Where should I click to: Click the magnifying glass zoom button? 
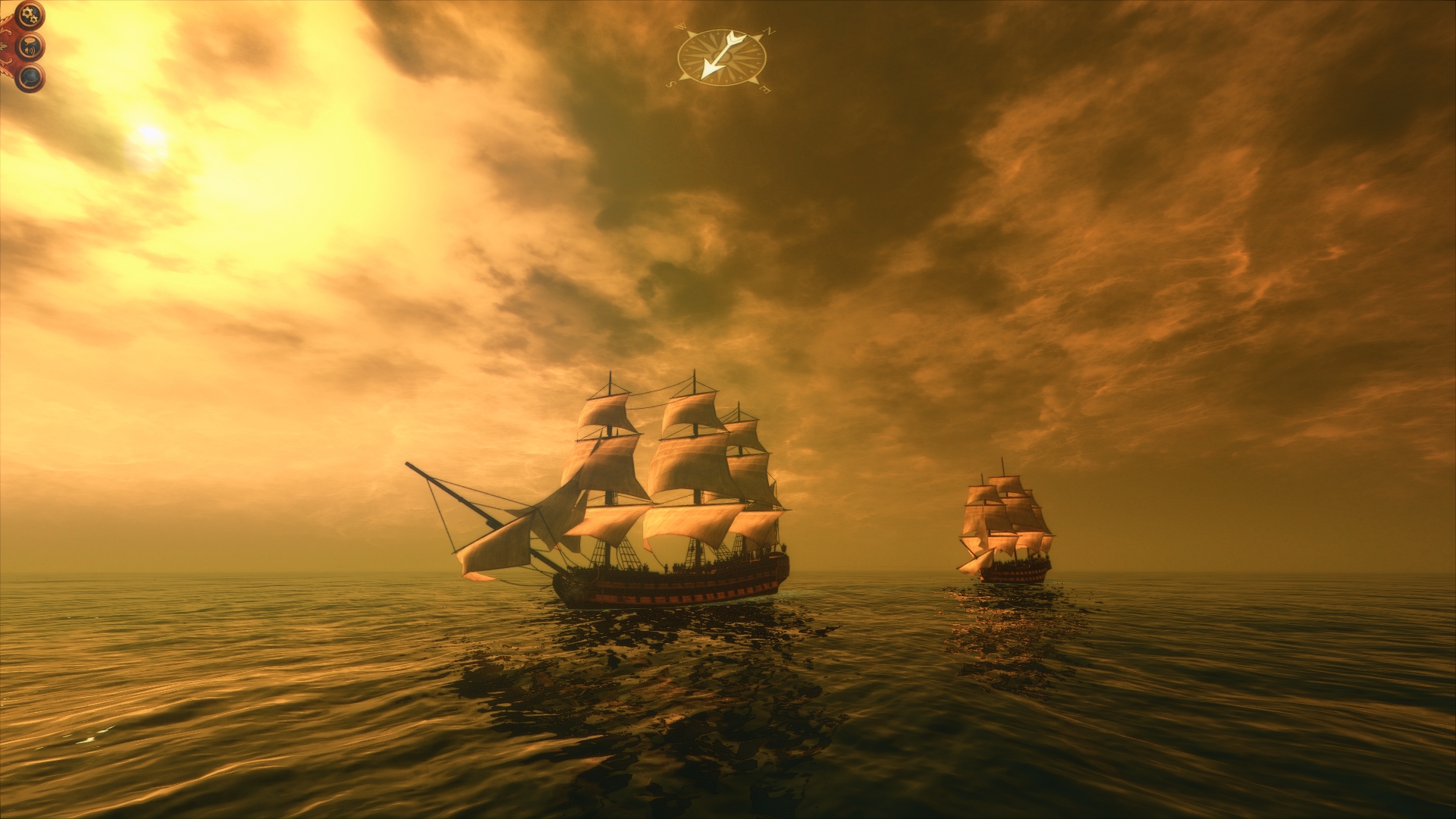coord(30,77)
